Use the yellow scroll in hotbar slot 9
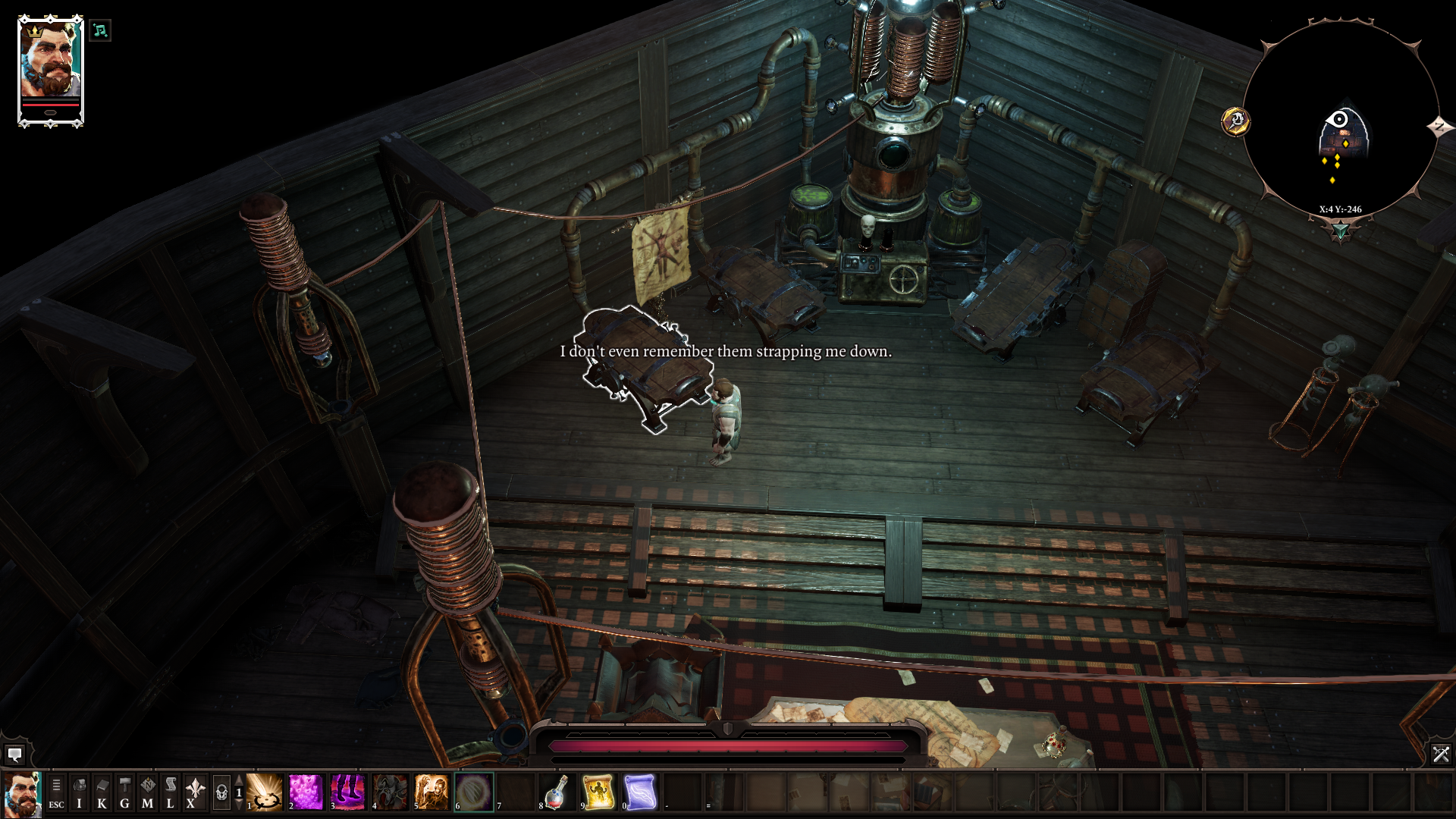This screenshot has width=1456, height=819. (x=598, y=792)
